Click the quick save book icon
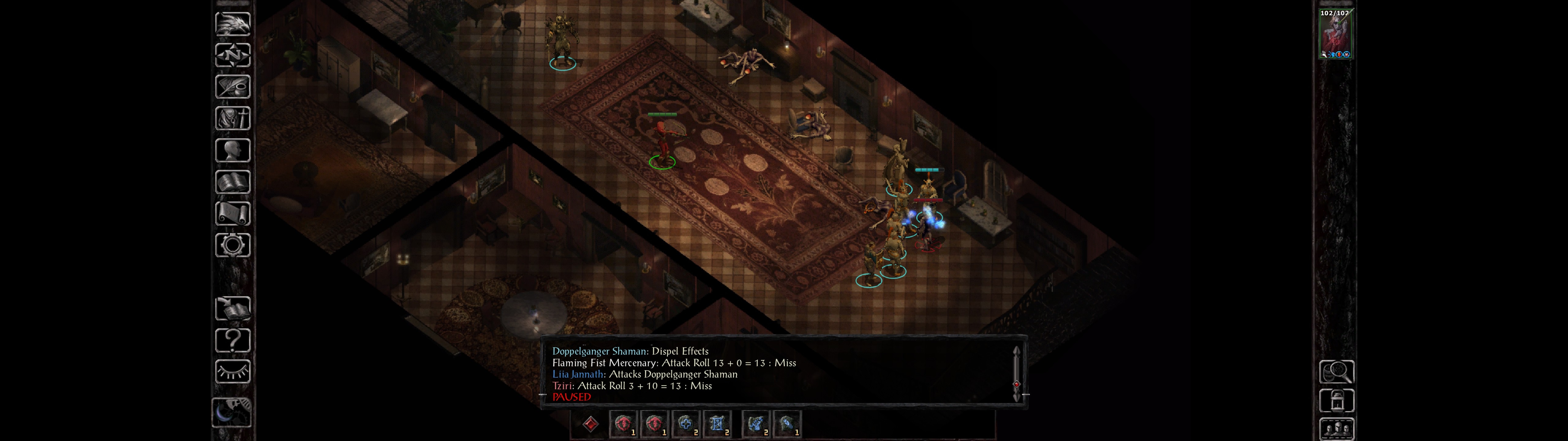This screenshot has height=441, width=1568. (232, 308)
